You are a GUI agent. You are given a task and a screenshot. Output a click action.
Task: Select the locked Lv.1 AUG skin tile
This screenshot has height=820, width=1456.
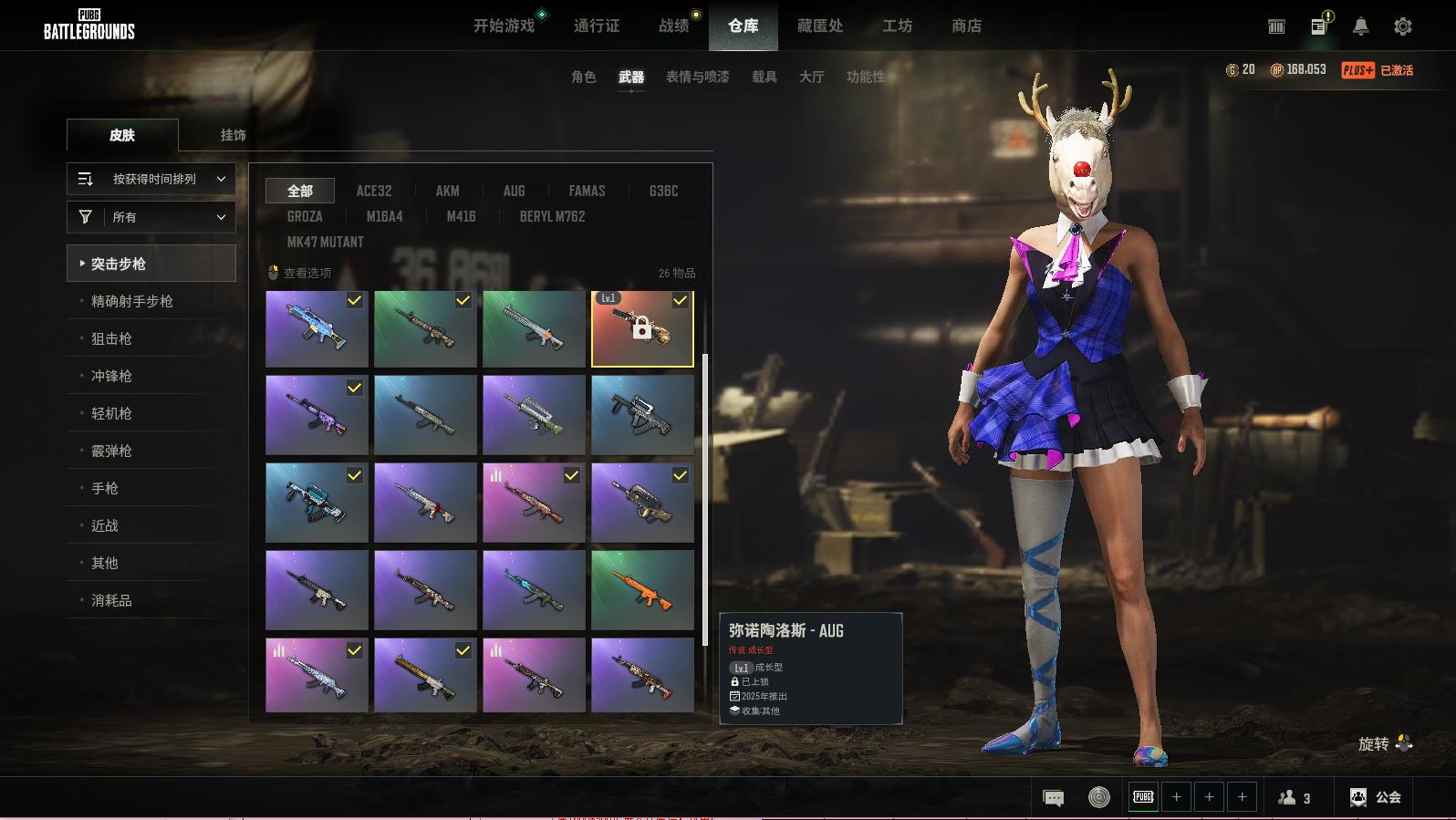642,328
